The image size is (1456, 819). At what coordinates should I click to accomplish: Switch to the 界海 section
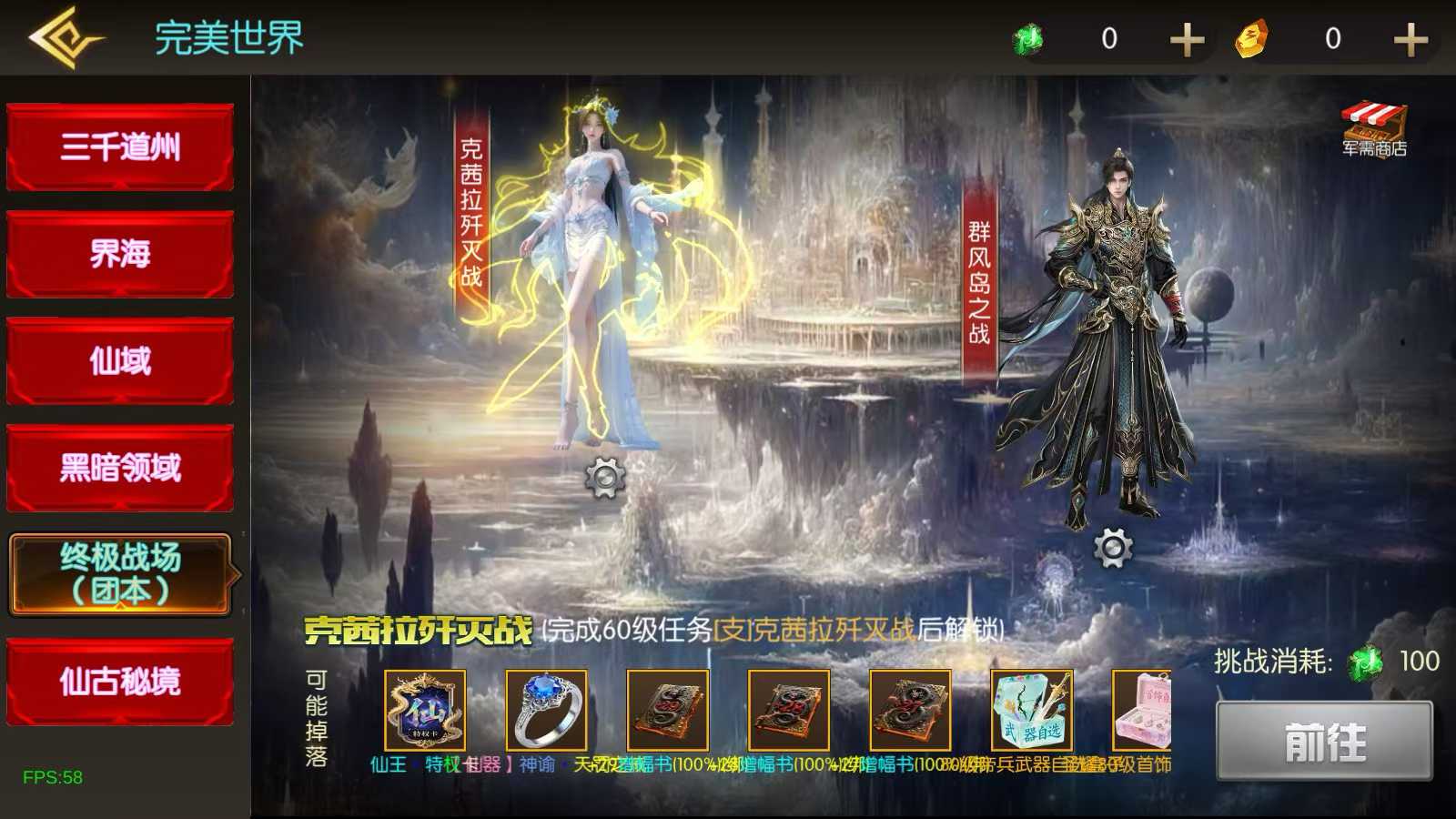119,253
